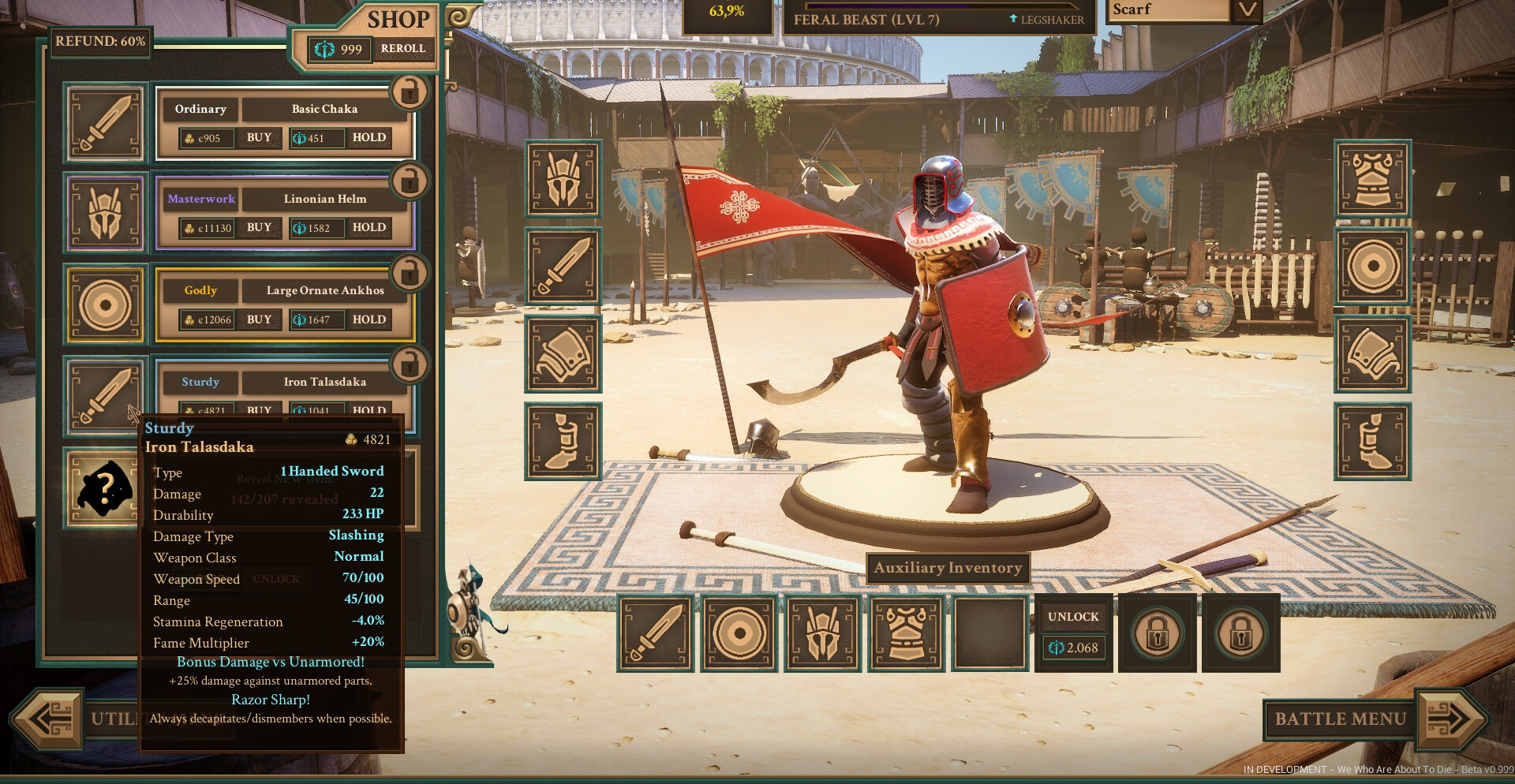1515x784 pixels.
Task: Hold the Large Ornate Ankhos
Action: [x=368, y=319]
